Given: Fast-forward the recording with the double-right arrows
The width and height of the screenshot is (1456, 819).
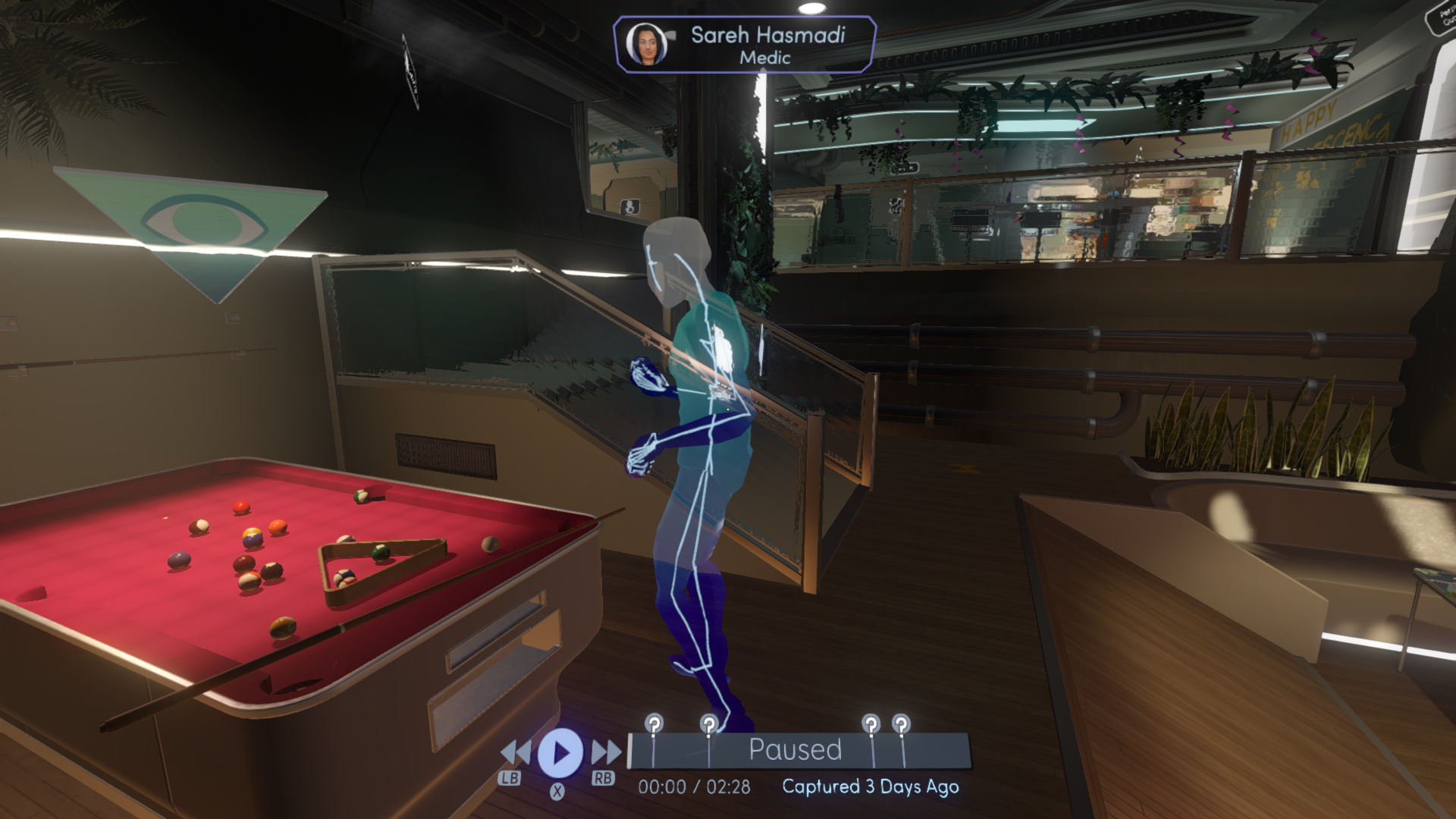Looking at the screenshot, I should tap(606, 753).
